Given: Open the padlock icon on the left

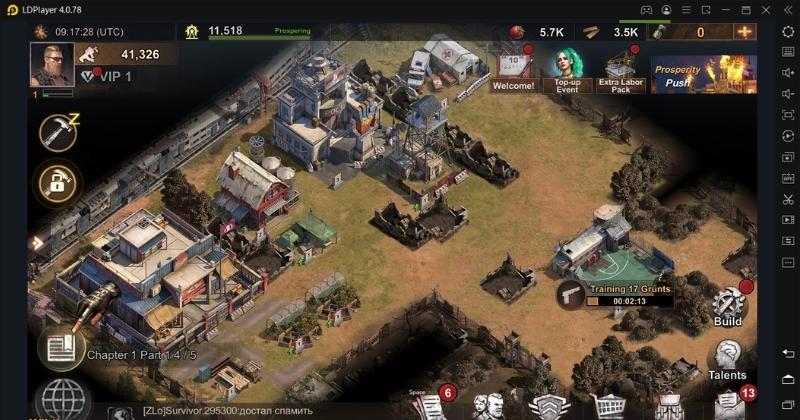Looking at the screenshot, I should [56, 182].
